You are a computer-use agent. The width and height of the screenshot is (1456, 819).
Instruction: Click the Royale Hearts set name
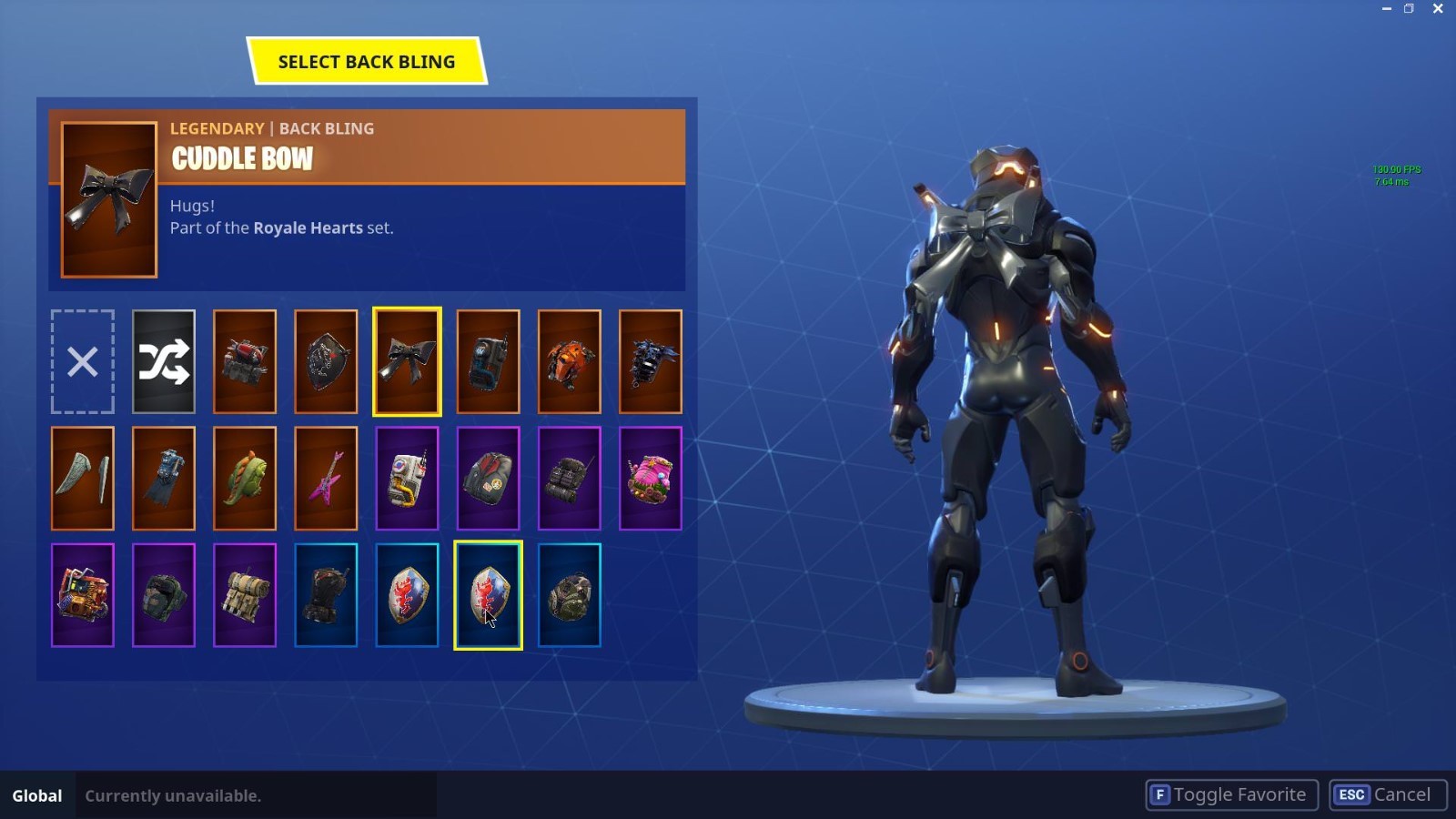[x=308, y=227]
